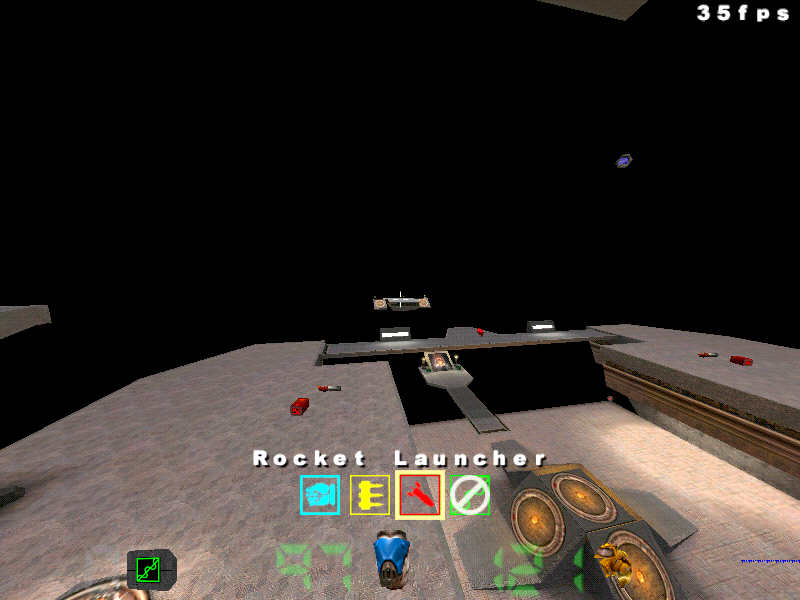Click the blue-helmet player head status icon
The width and height of the screenshot is (800, 600).
pyautogui.click(x=392, y=558)
